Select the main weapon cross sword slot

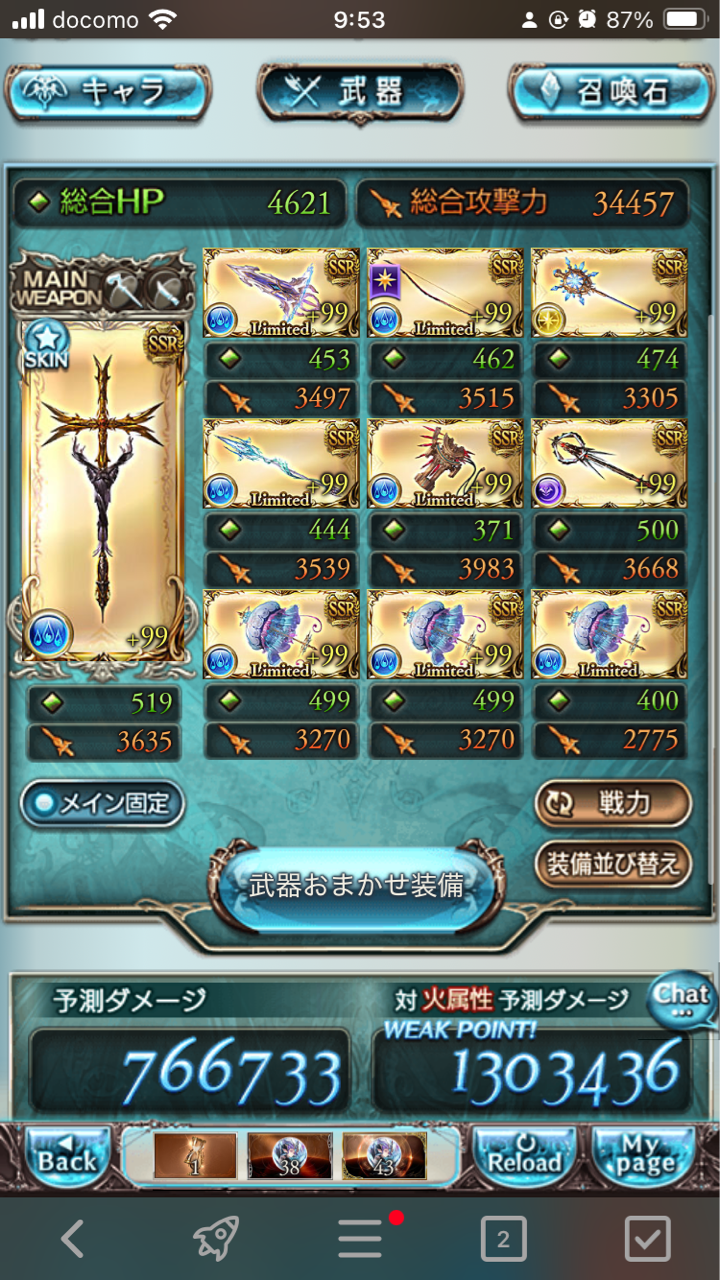[102, 490]
